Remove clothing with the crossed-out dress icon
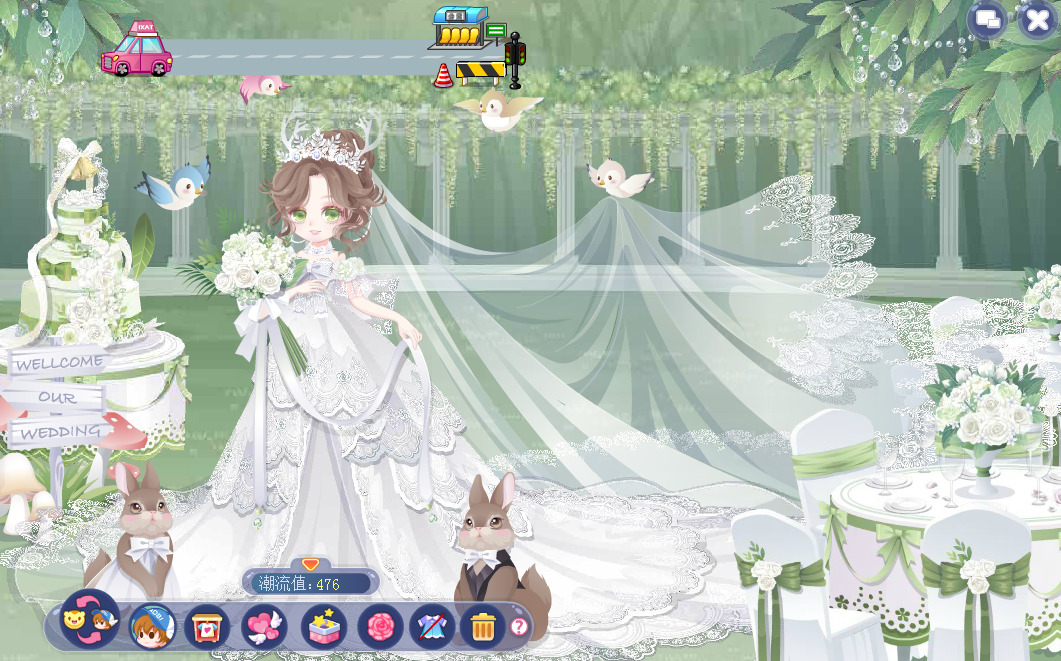 tap(432, 627)
